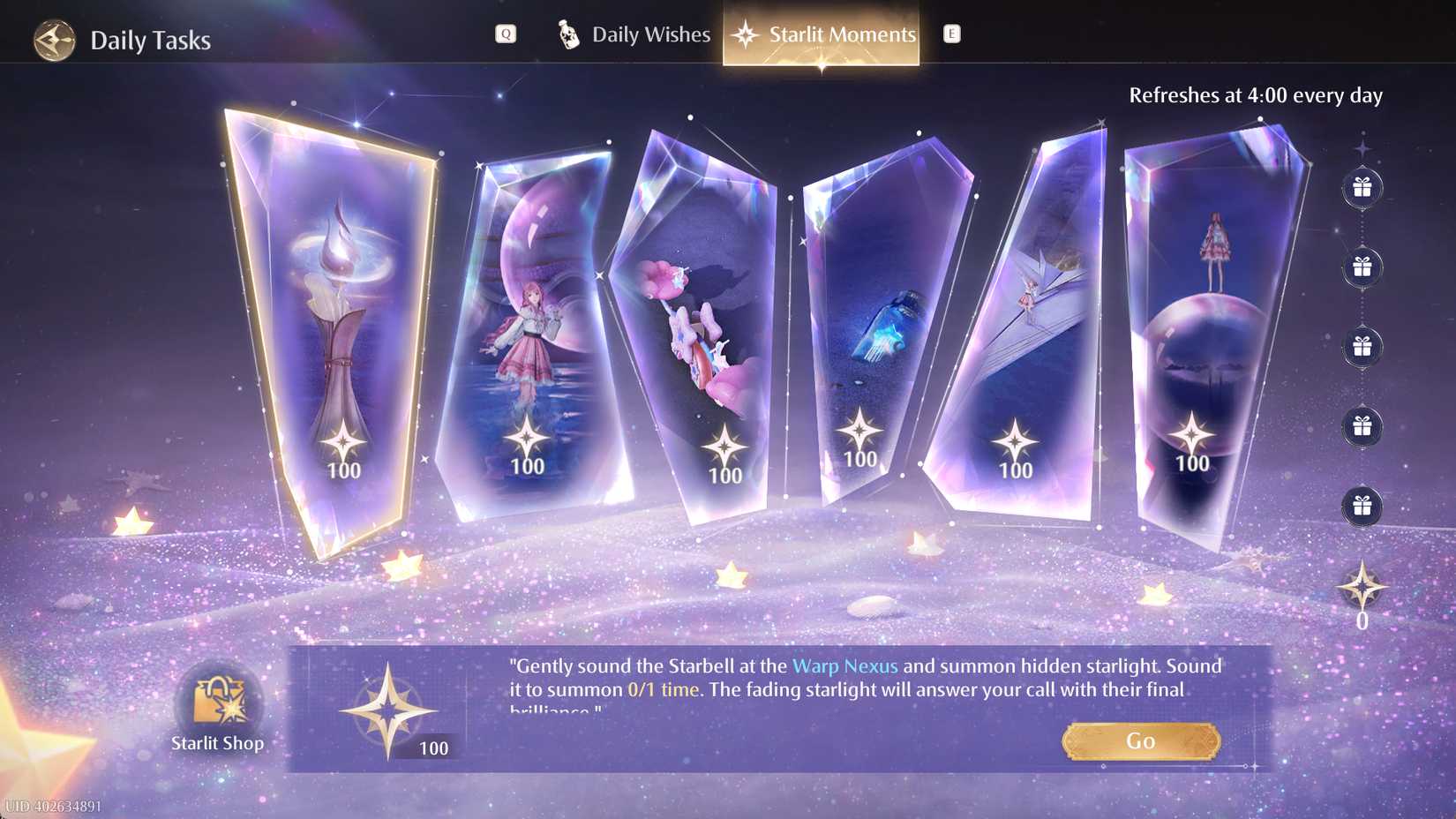Return using the back arrow icon
This screenshot has height=819, width=1456.
pos(53,40)
